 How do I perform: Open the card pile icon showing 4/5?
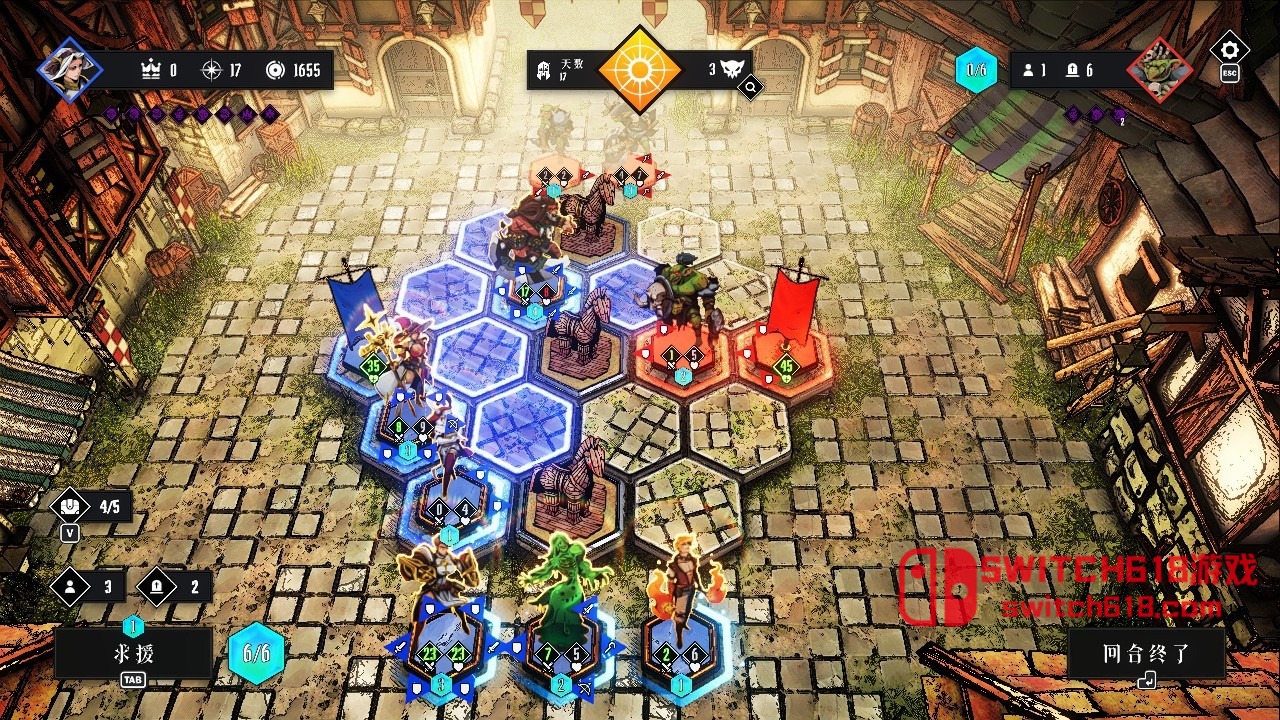(x=90, y=506)
